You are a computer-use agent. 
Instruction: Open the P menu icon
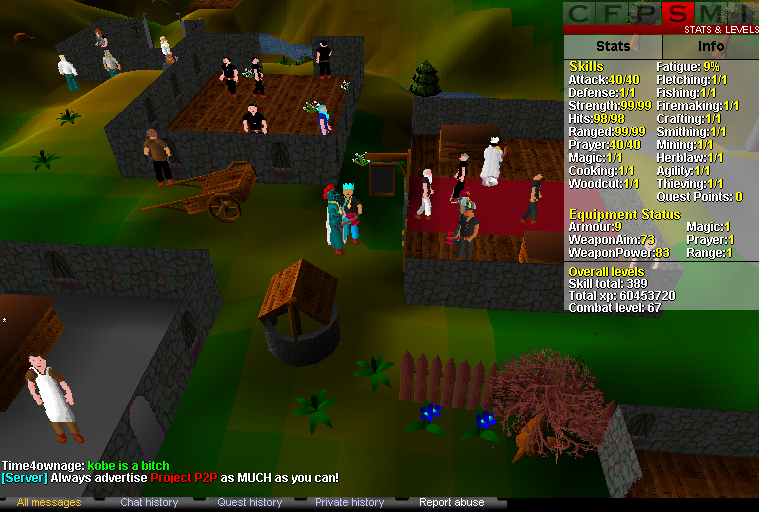click(646, 14)
